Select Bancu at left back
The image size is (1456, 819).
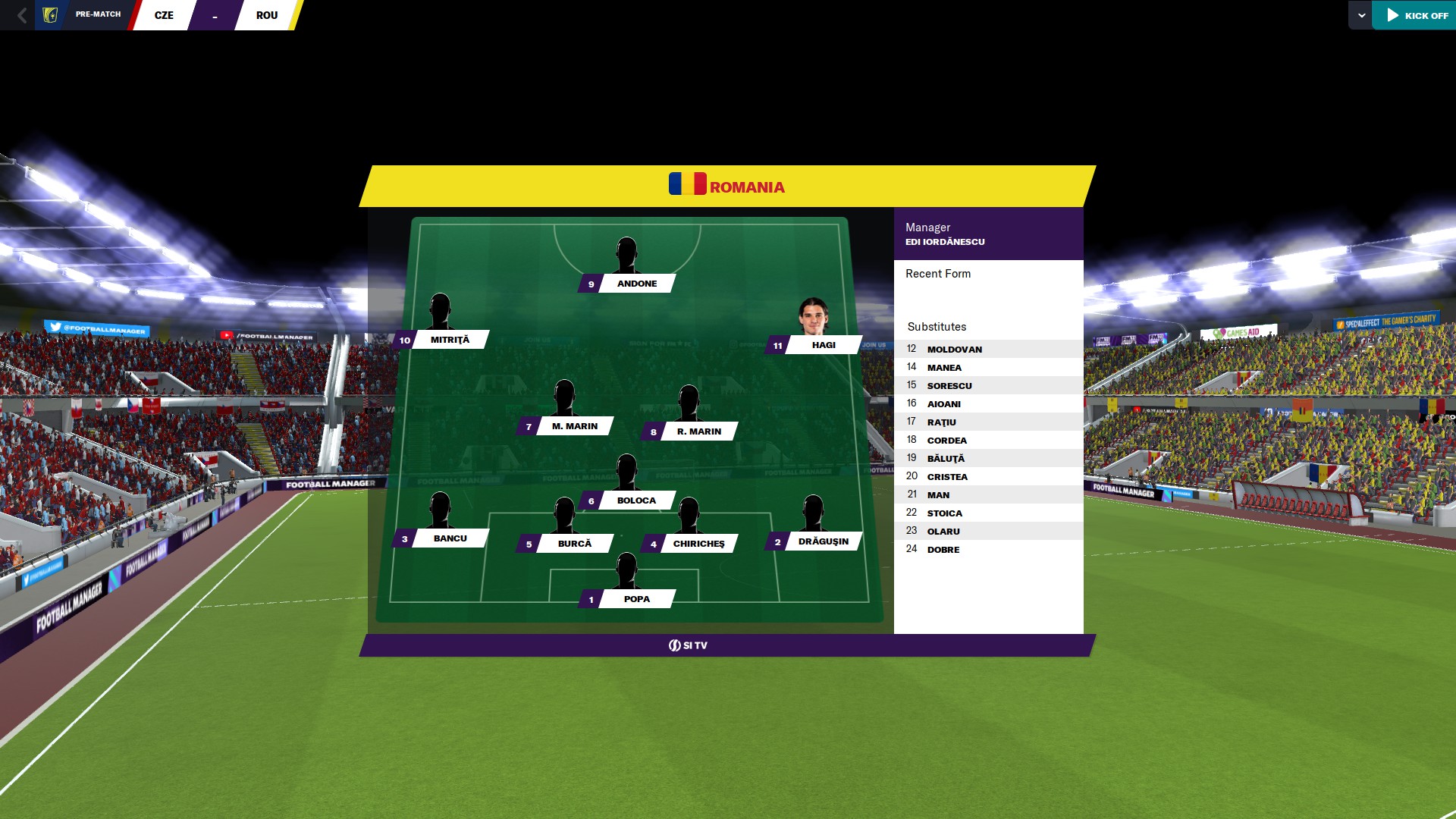450,538
